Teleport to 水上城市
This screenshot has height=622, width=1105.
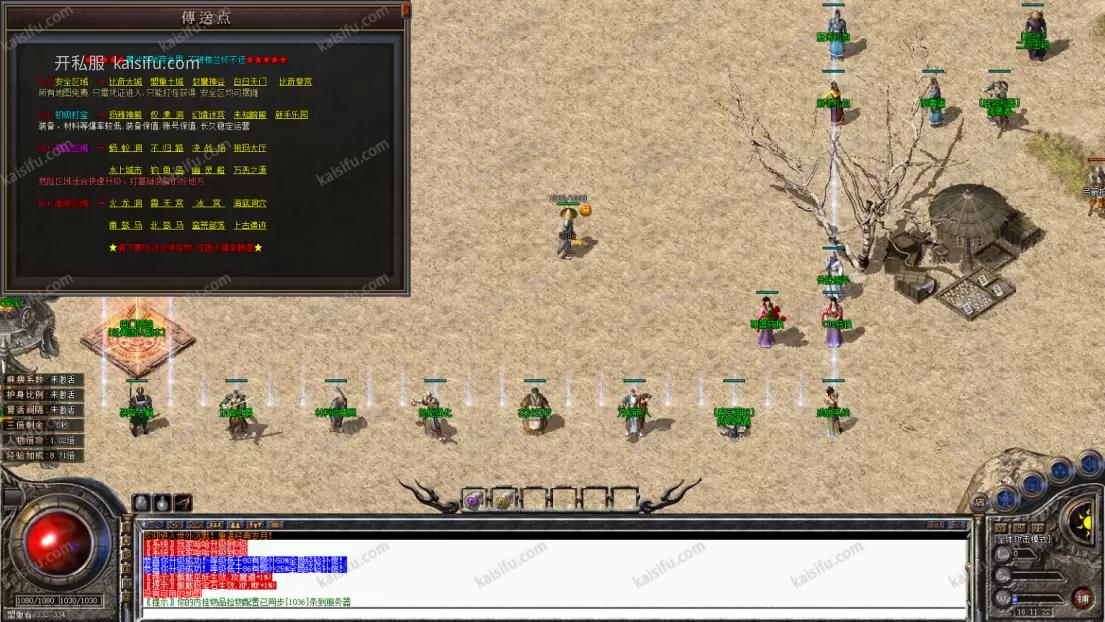tap(125, 170)
